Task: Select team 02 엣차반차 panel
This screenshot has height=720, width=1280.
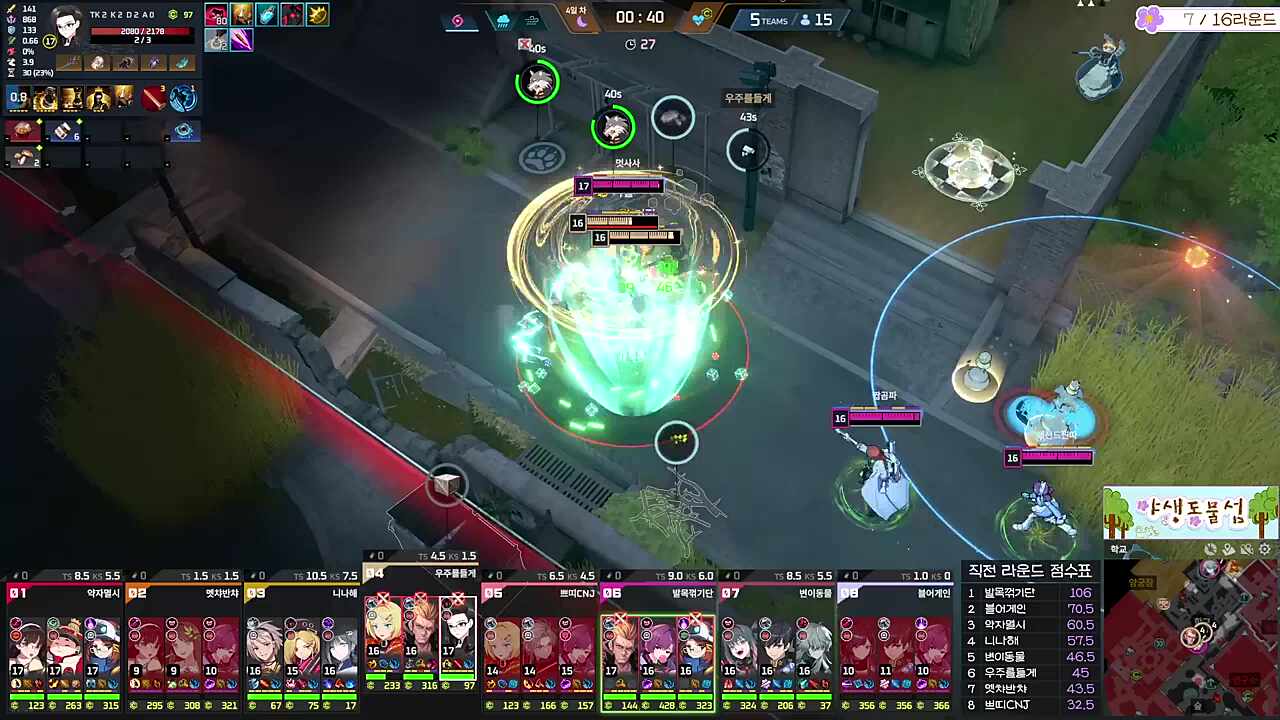Action: pyautogui.click(x=183, y=640)
